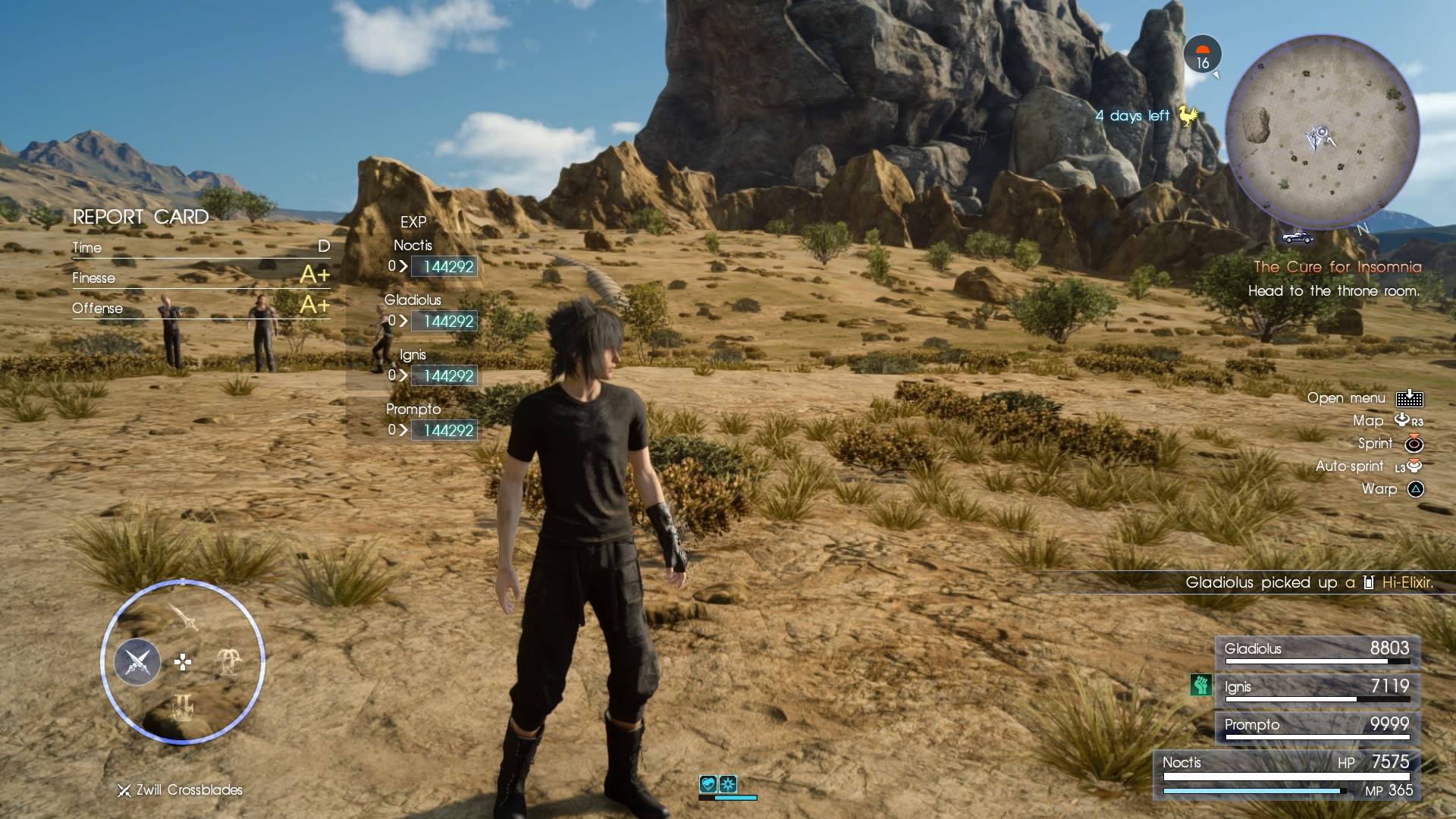This screenshot has width=1456, height=819.
Task: Select the Zwill Crossblades weapon slot
Action: click(x=137, y=662)
